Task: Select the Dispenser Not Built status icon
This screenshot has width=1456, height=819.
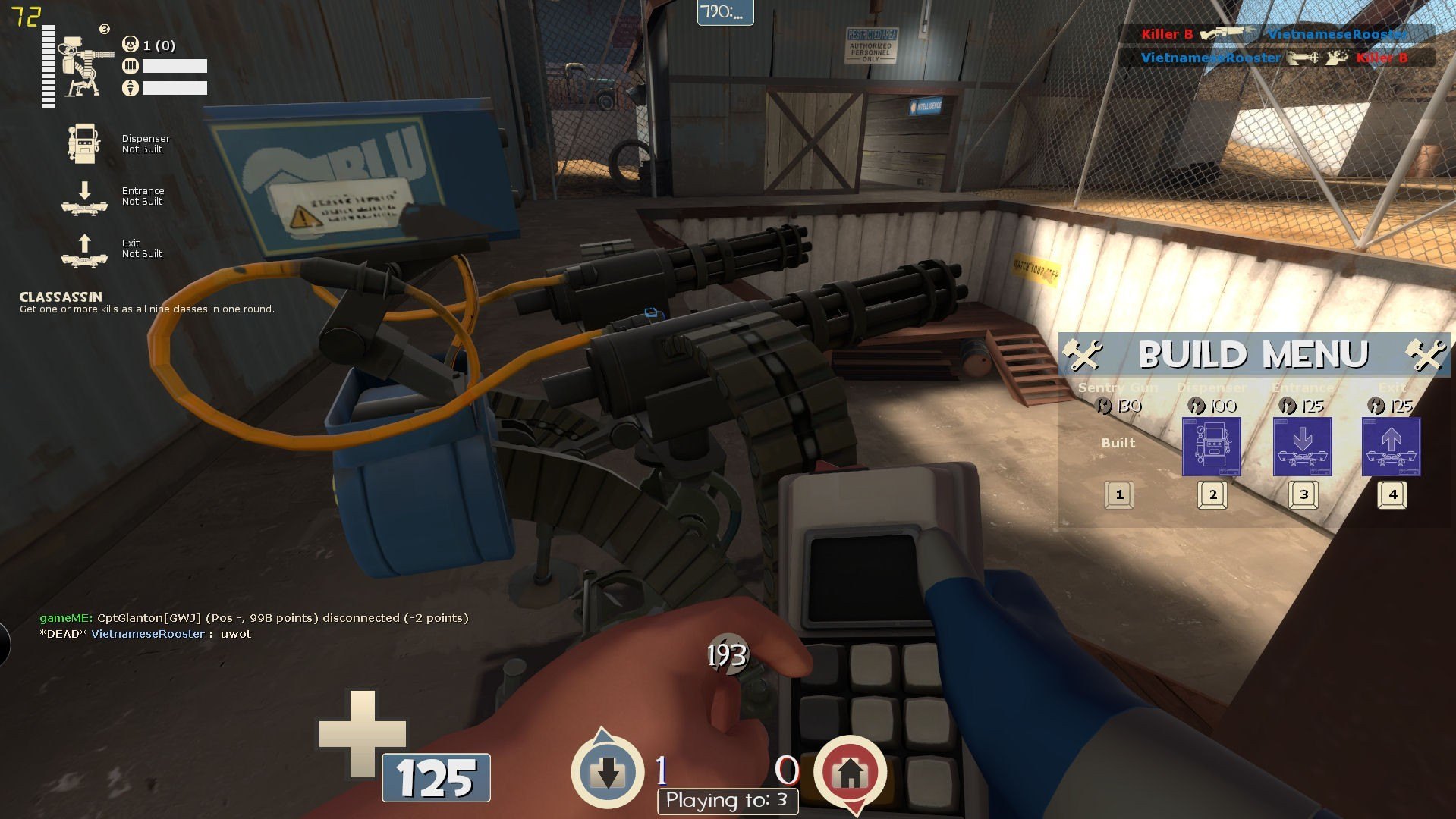Action: pyautogui.click(x=83, y=143)
